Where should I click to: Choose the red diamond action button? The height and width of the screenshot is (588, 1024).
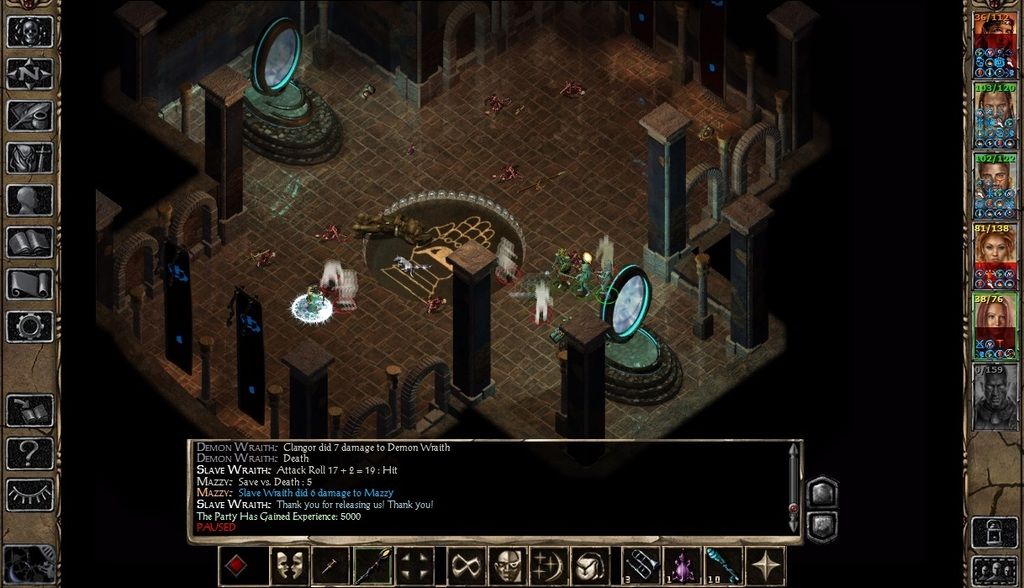[237, 566]
